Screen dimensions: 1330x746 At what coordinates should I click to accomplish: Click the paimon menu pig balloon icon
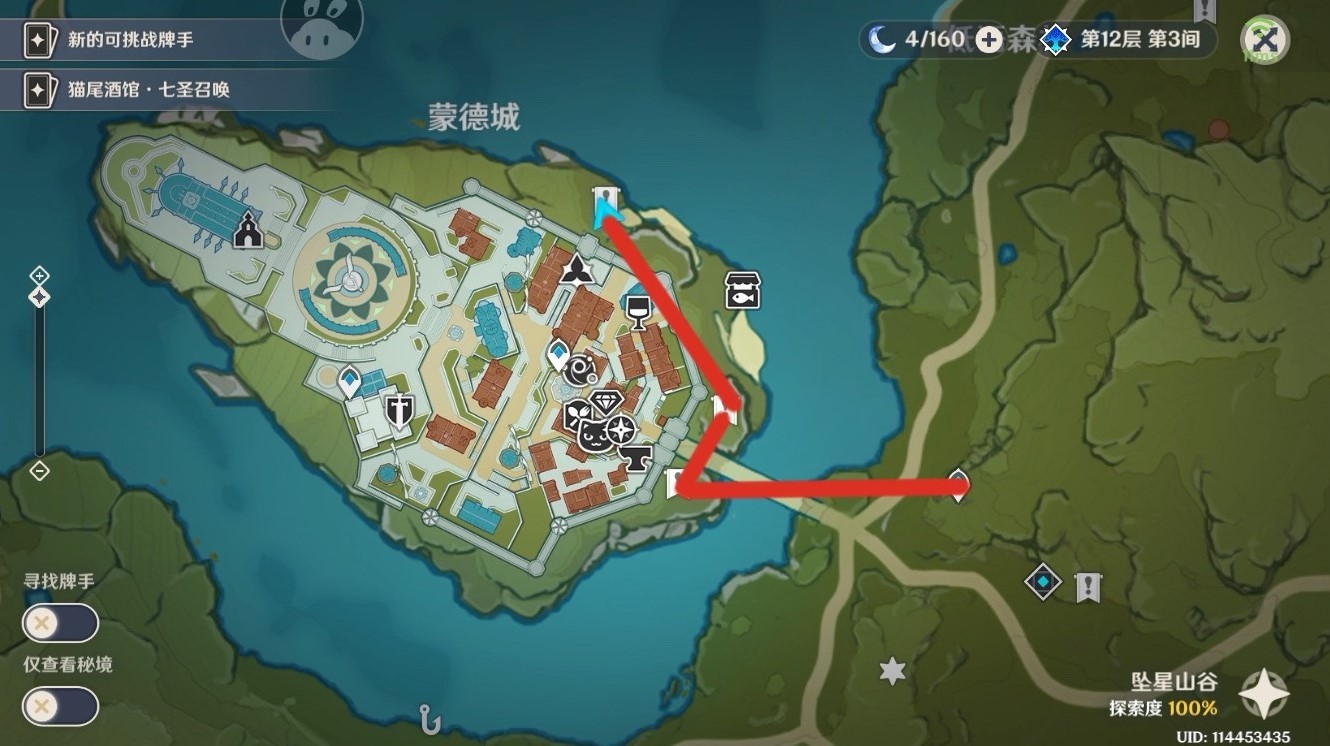tap(320, 27)
